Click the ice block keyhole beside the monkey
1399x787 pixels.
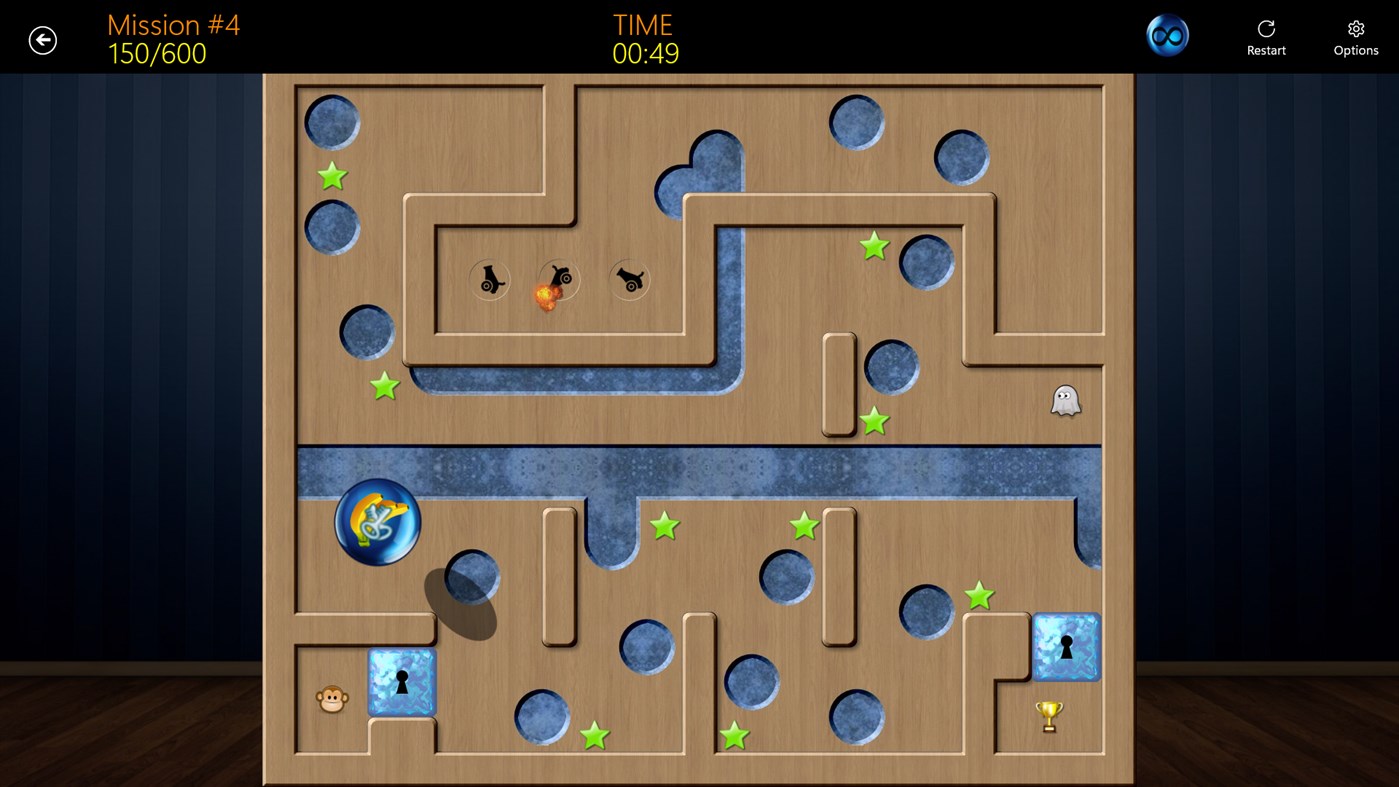[x=401, y=683]
